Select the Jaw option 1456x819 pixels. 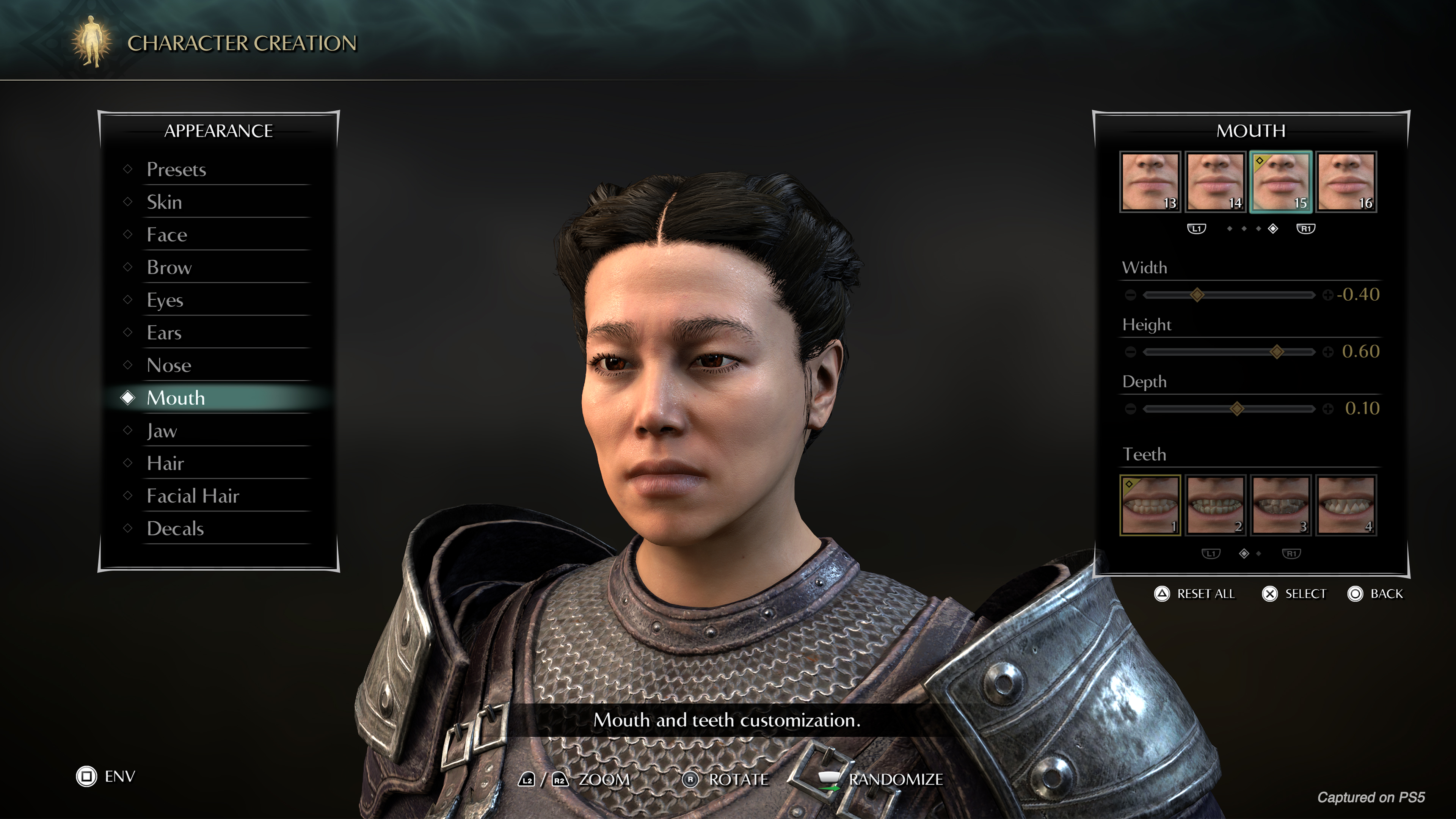162,431
